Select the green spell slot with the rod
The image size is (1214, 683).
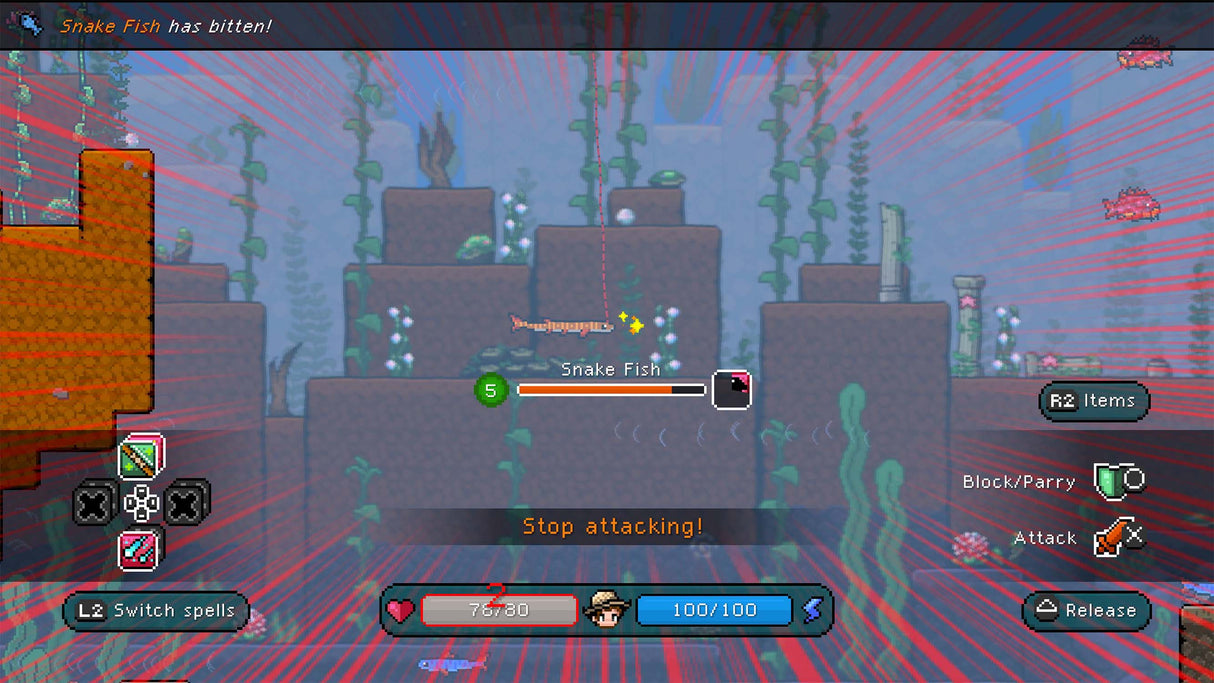pos(140,458)
